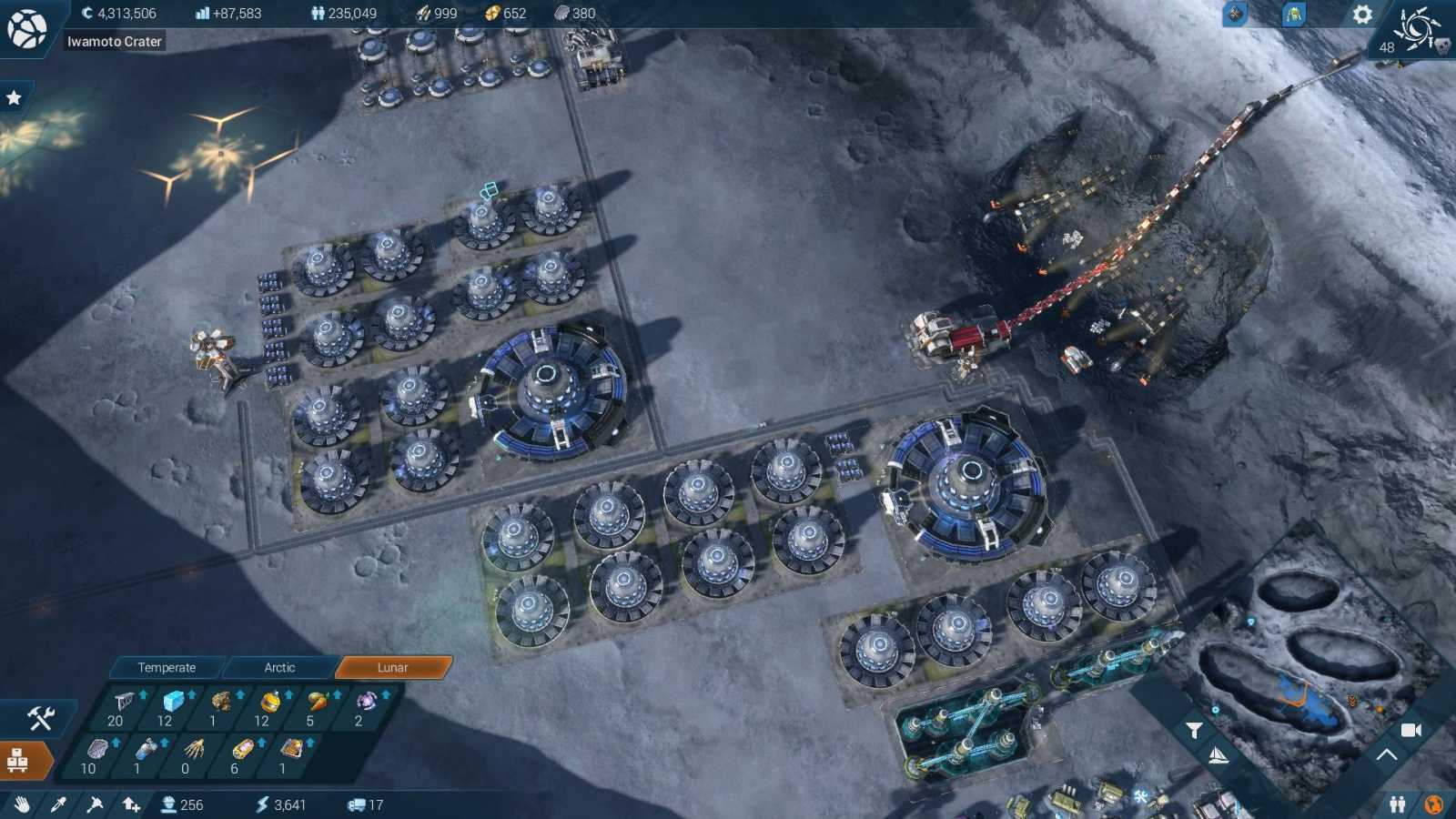Image resolution: width=1456 pixels, height=819 pixels.
Task: Click the skull threat indicator
Action: (x=1442, y=45)
